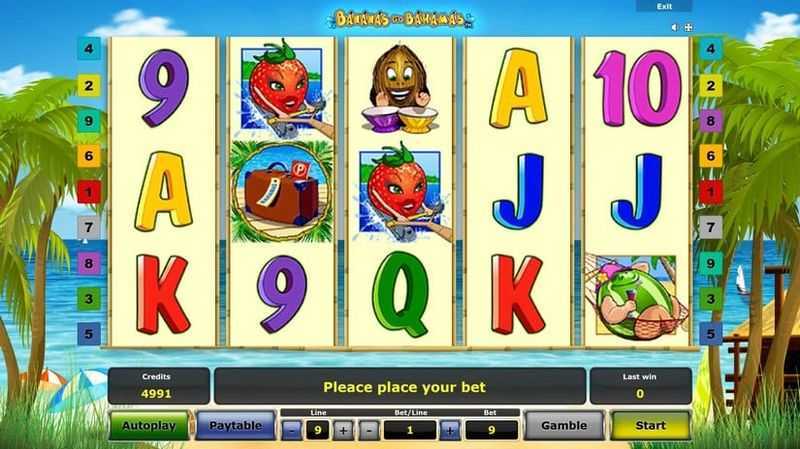Click the Gamble button
The height and width of the screenshot is (449, 800).
click(x=564, y=425)
